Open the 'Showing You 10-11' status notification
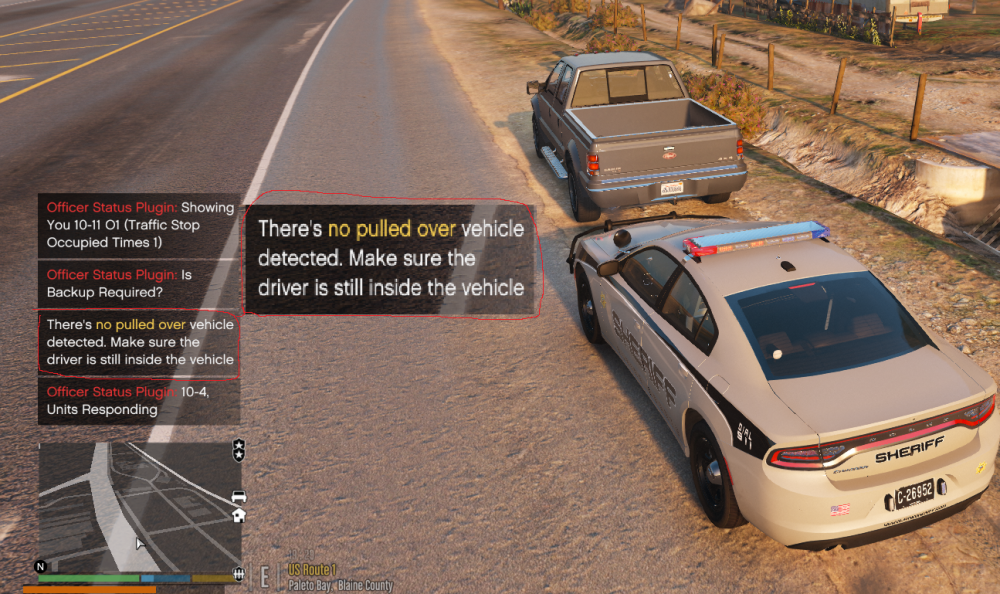Viewport: 1000px width, 594px height. [x=140, y=225]
